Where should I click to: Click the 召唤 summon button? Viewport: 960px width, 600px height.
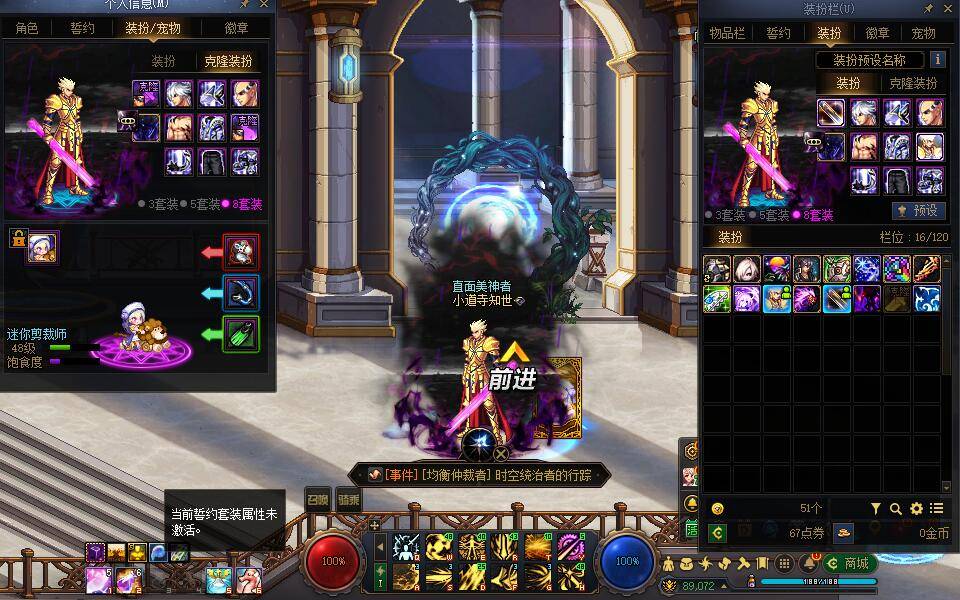pyautogui.click(x=317, y=499)
